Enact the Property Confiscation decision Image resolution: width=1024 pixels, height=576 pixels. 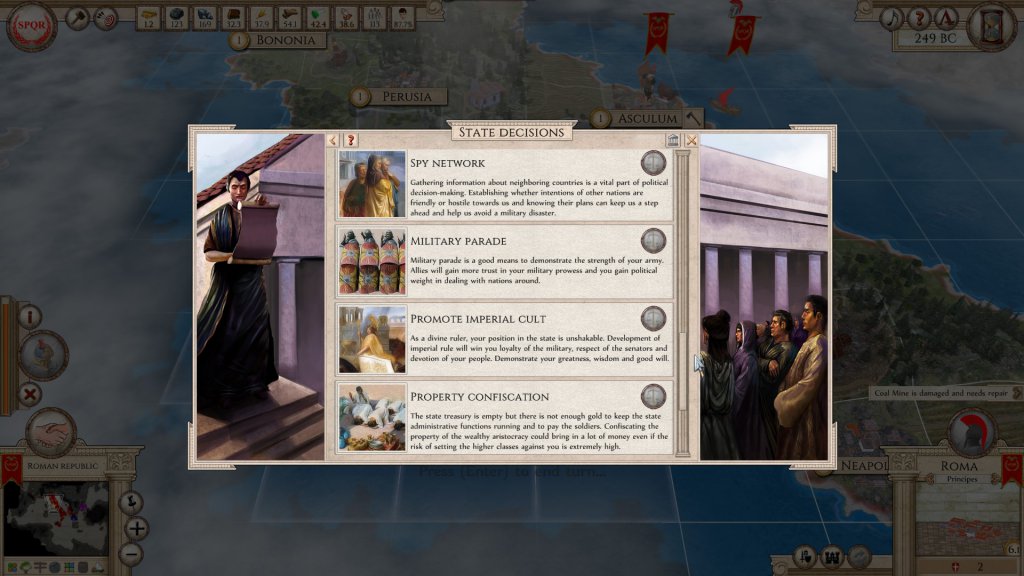(x=653, y=396)
